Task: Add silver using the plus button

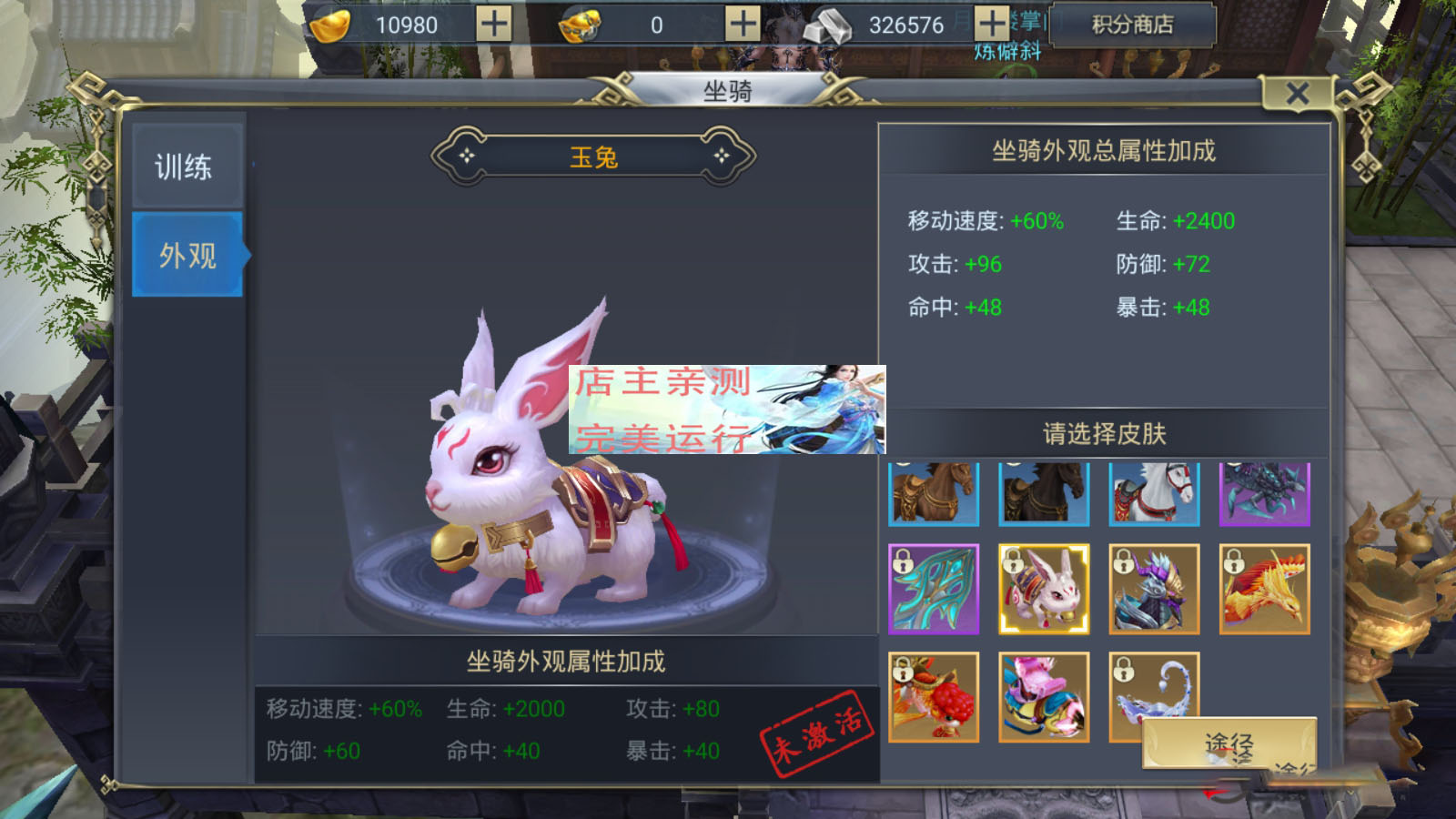Action: pyautogui.click(x=992, y=25)
